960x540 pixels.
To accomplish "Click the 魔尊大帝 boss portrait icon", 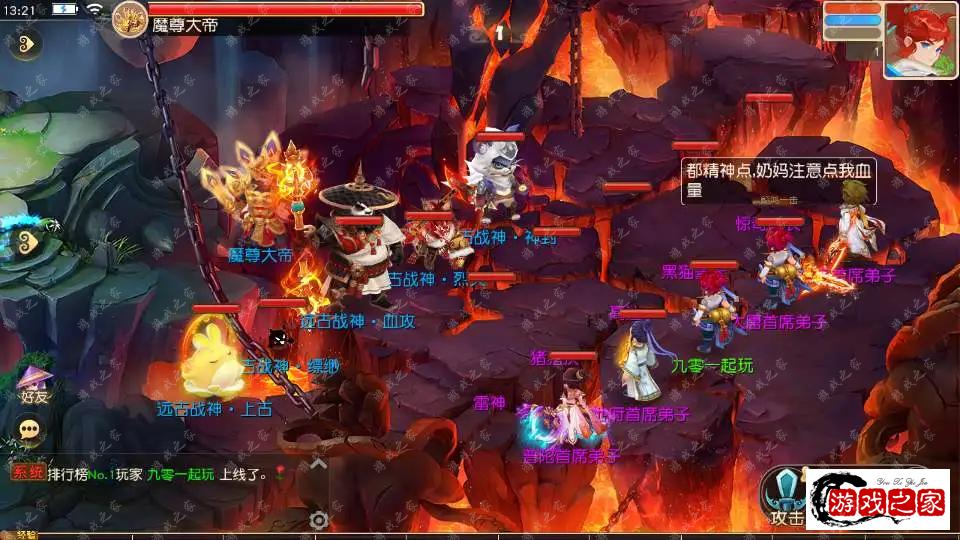I will (x=130, y=17).
